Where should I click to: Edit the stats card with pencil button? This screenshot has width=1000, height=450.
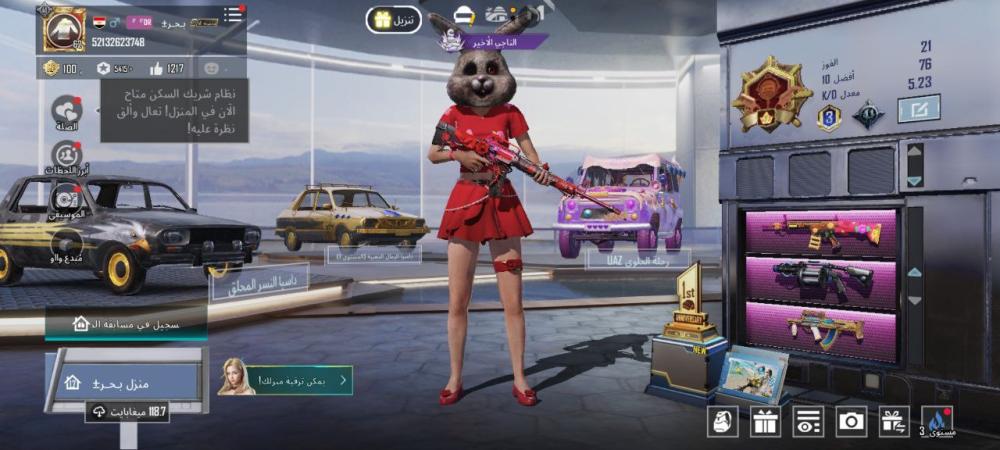(x=918, y=108)
